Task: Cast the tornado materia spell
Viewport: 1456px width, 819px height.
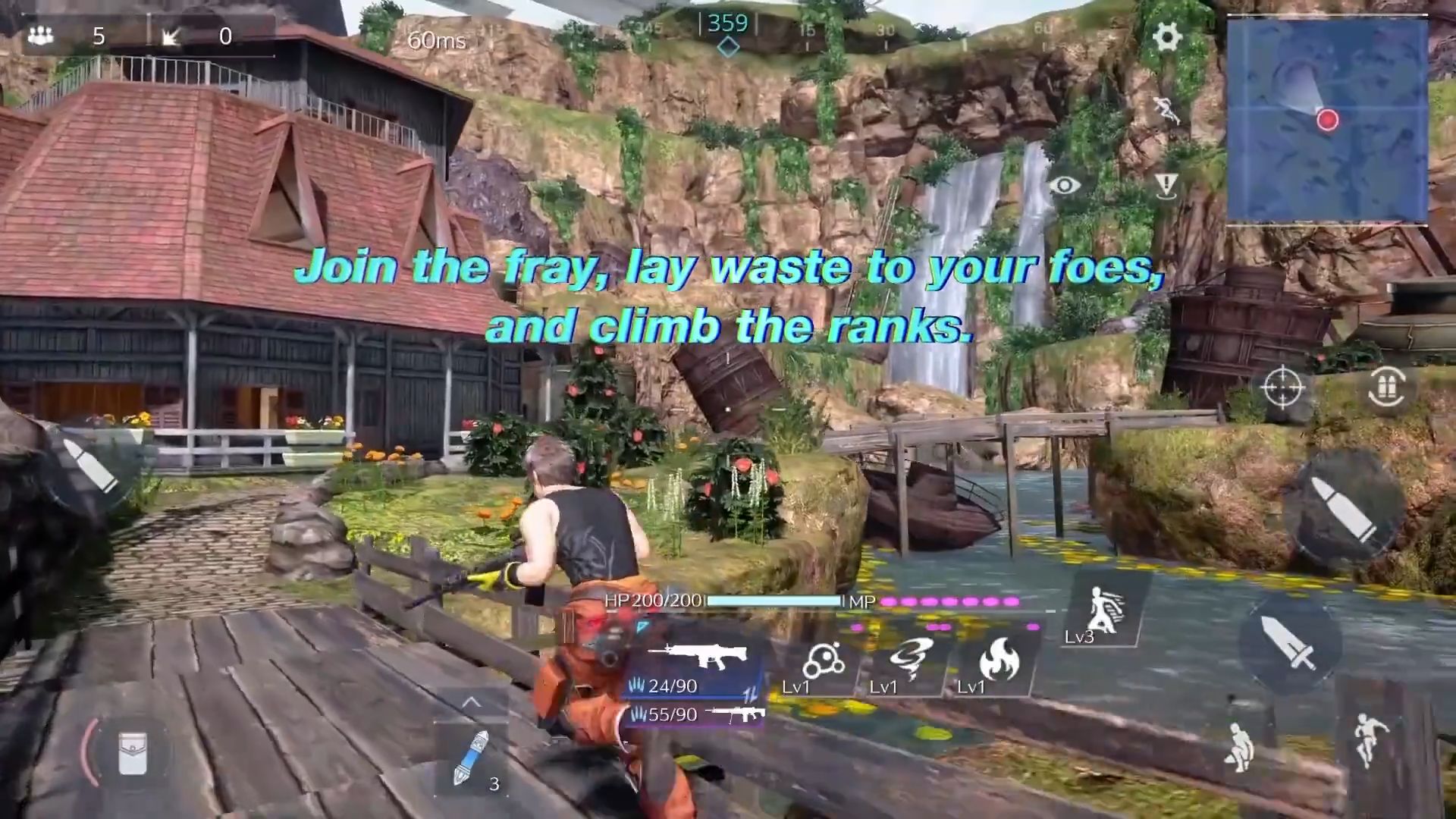Action: point(908,661)
